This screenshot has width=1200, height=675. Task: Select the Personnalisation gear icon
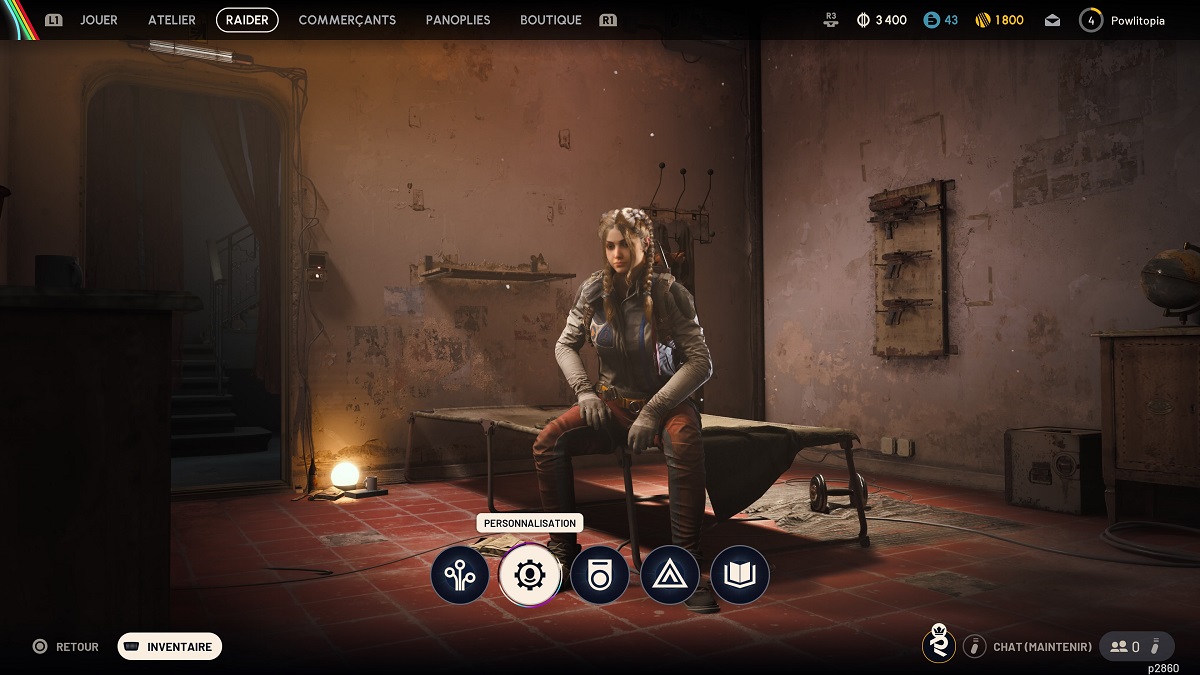530,575
